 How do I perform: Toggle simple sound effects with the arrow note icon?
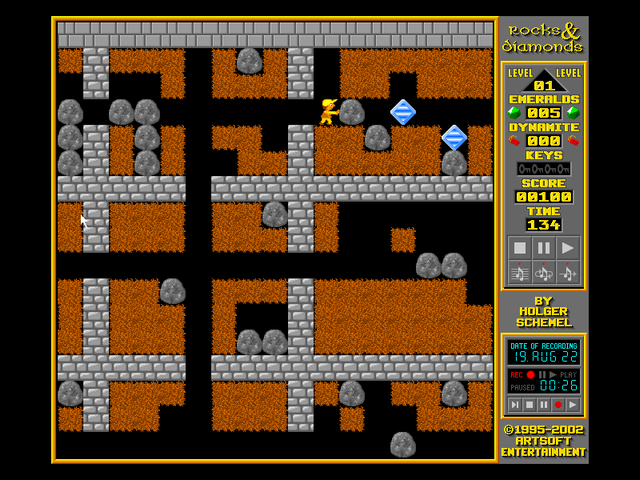tap(567, 271)
